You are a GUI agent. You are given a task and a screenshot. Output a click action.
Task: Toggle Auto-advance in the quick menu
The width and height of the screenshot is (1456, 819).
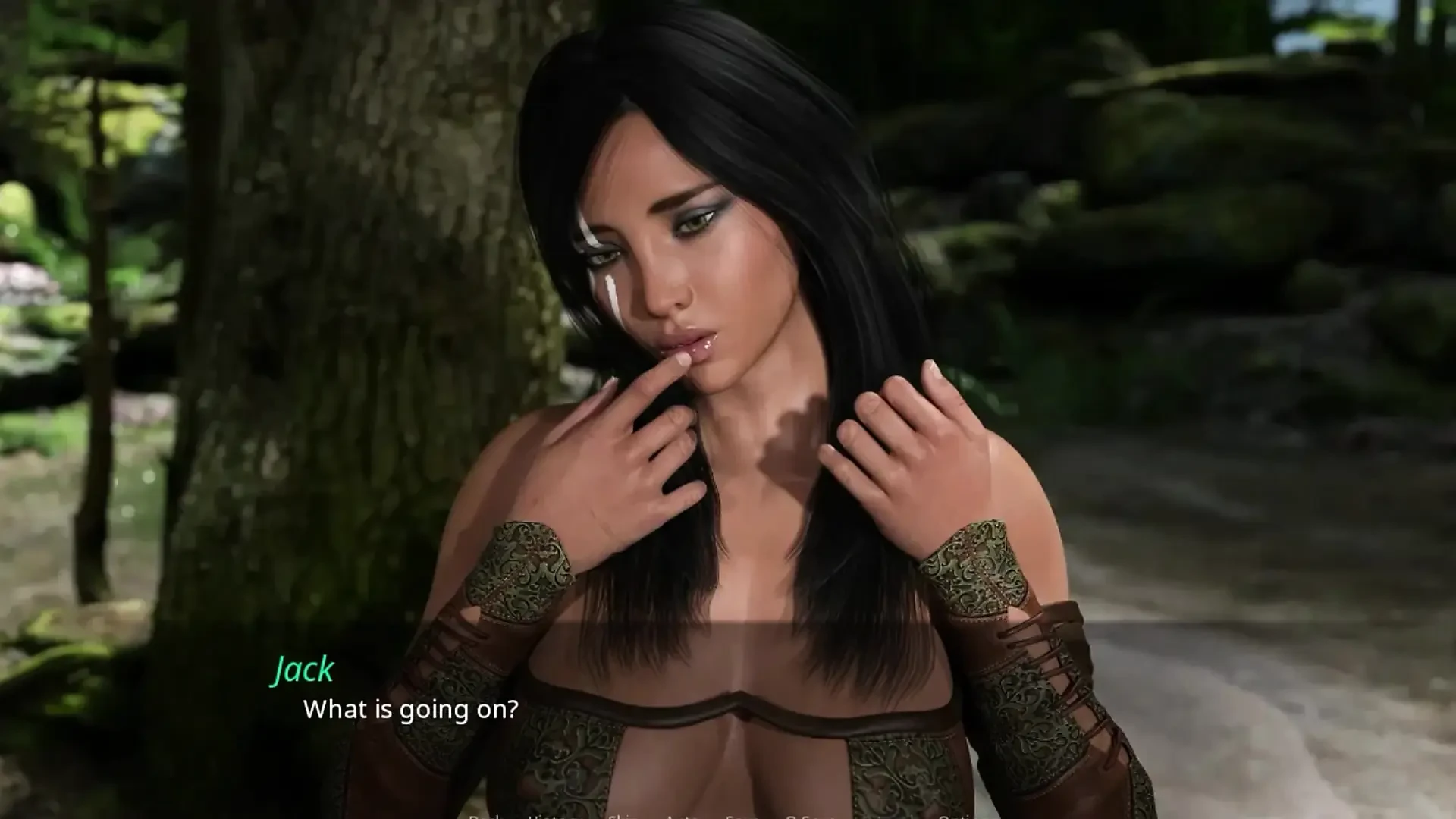point(682,817)
